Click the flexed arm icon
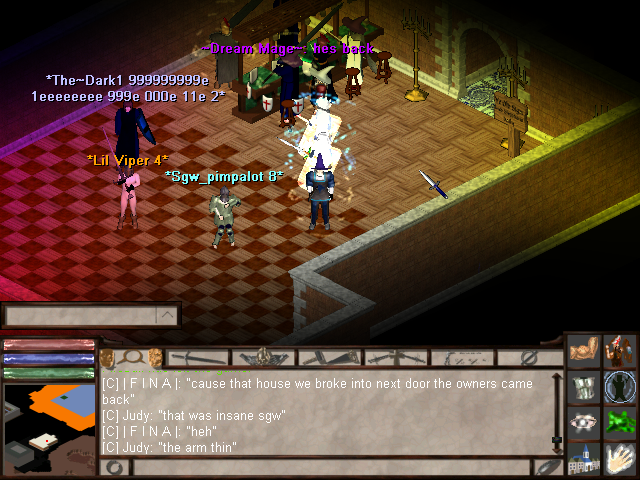 tap(584, 353)
